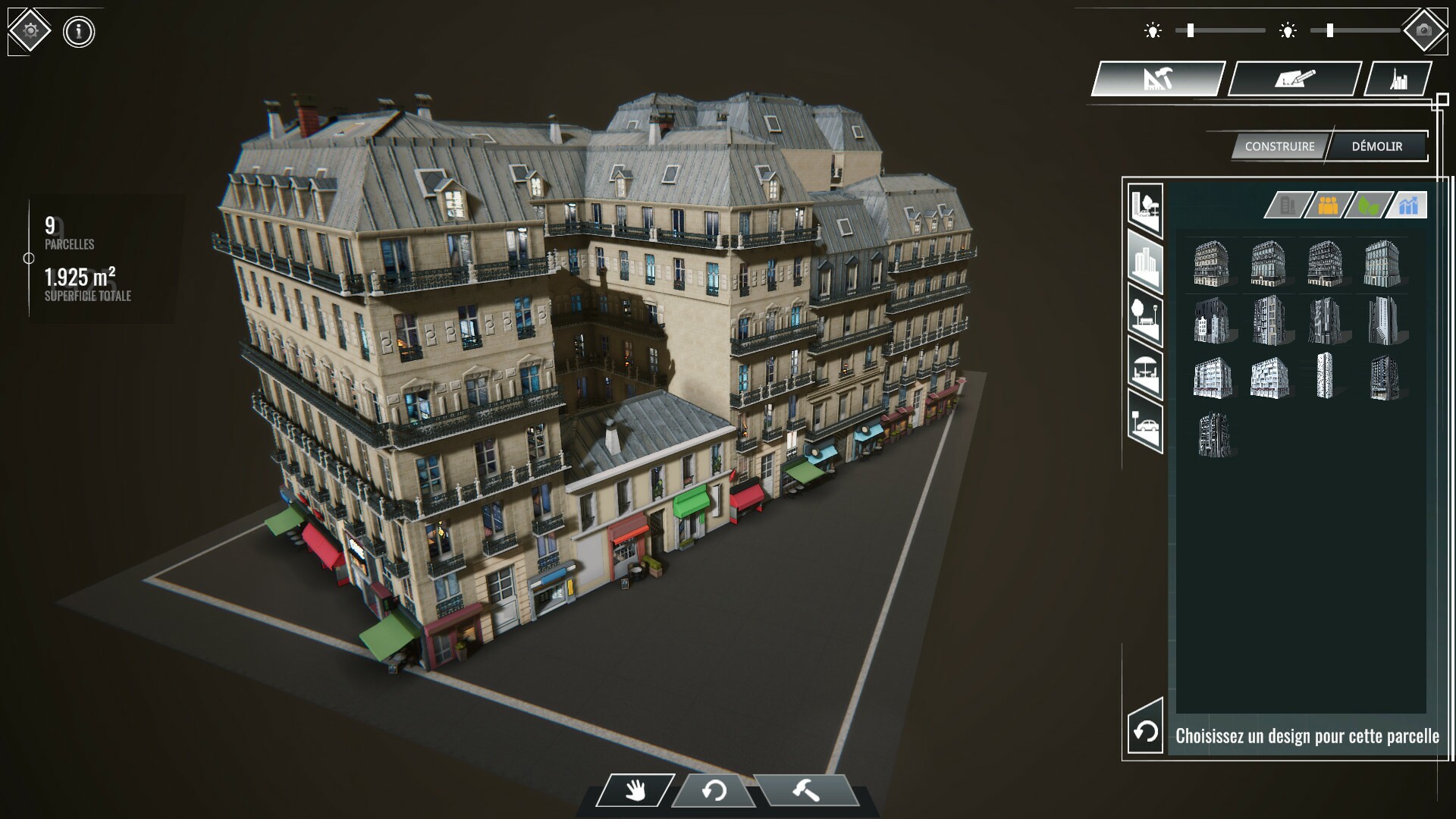Switch to the DÉMOLIR tab
Screen dimensions: 1456x819
(1379, 146)
